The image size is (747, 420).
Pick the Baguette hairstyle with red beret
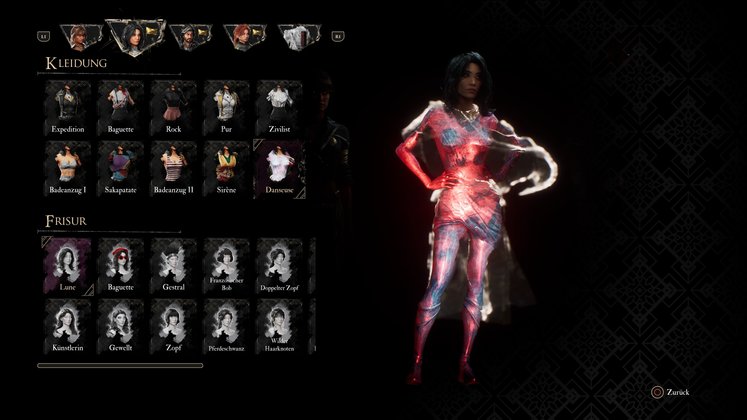(x=121, y=266)
